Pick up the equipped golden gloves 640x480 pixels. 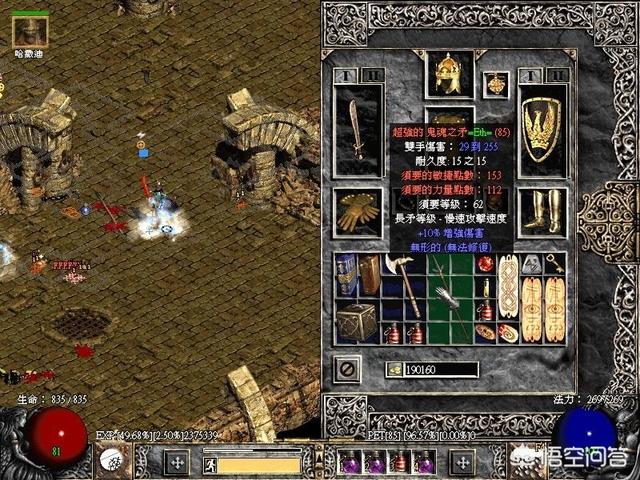tap(357, 212)
